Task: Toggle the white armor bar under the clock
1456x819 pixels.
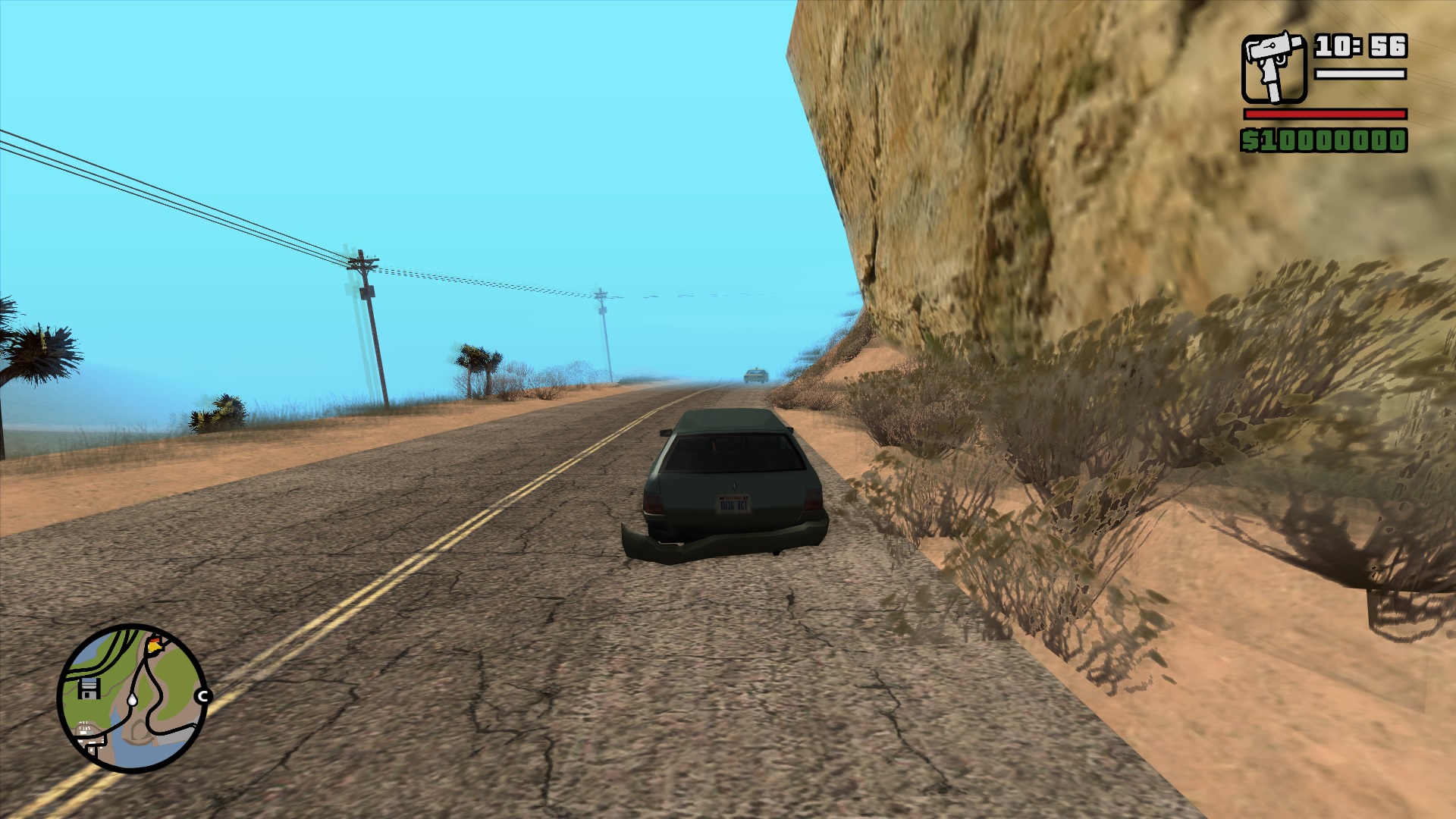Action: (1360, 74)
